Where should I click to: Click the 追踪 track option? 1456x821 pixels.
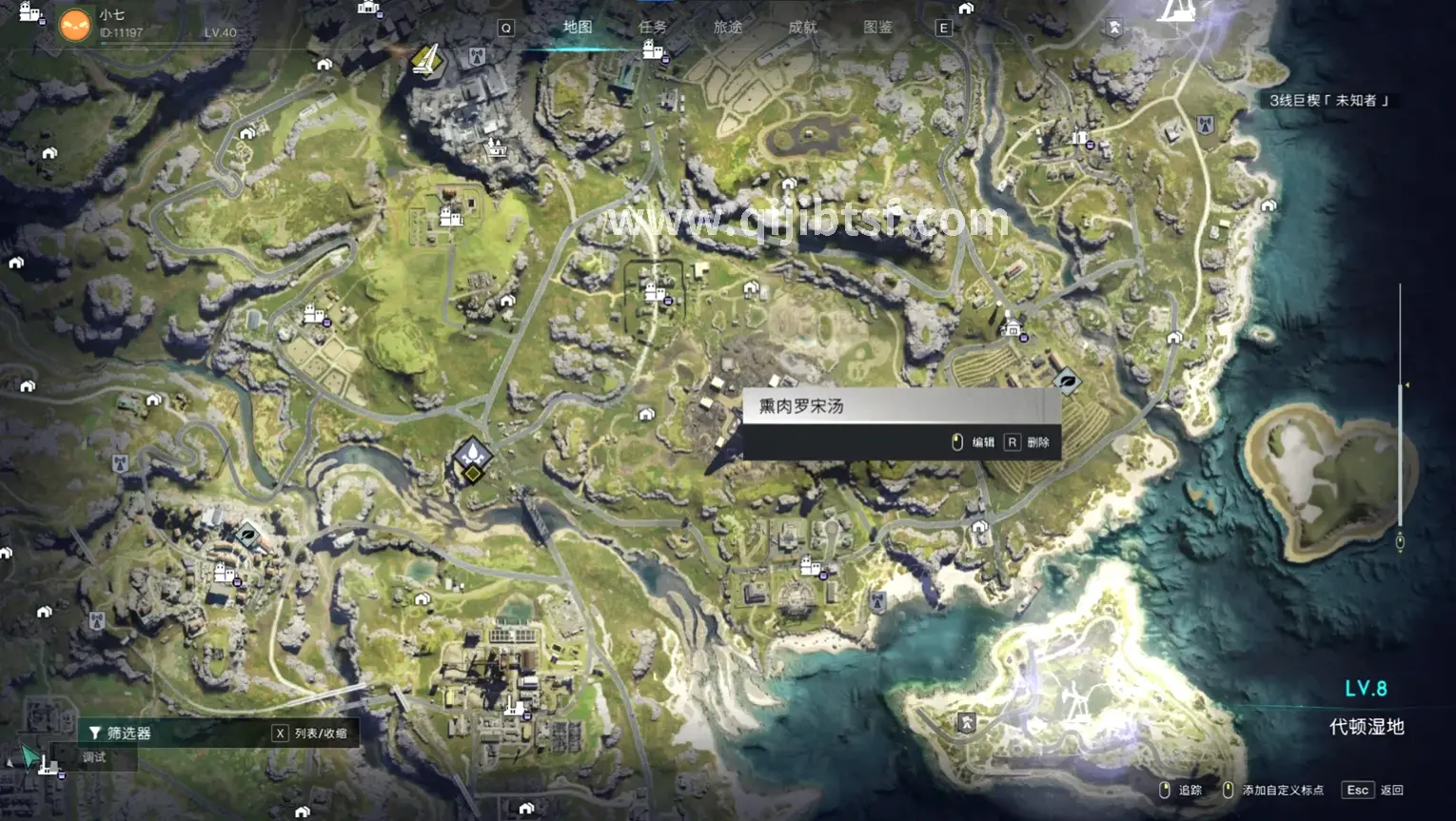1181,790
